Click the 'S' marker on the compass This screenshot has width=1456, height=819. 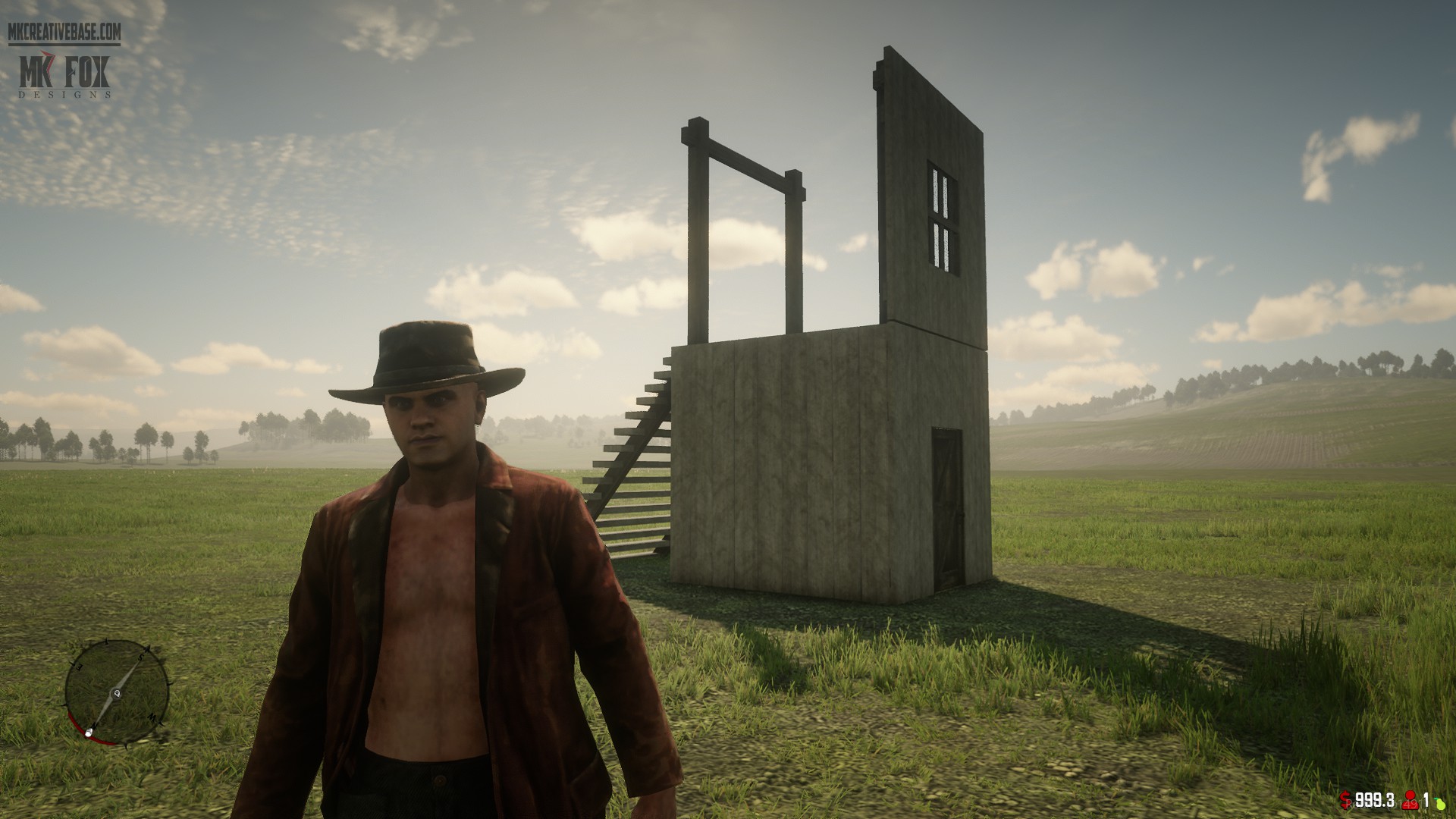pos(140,657)
